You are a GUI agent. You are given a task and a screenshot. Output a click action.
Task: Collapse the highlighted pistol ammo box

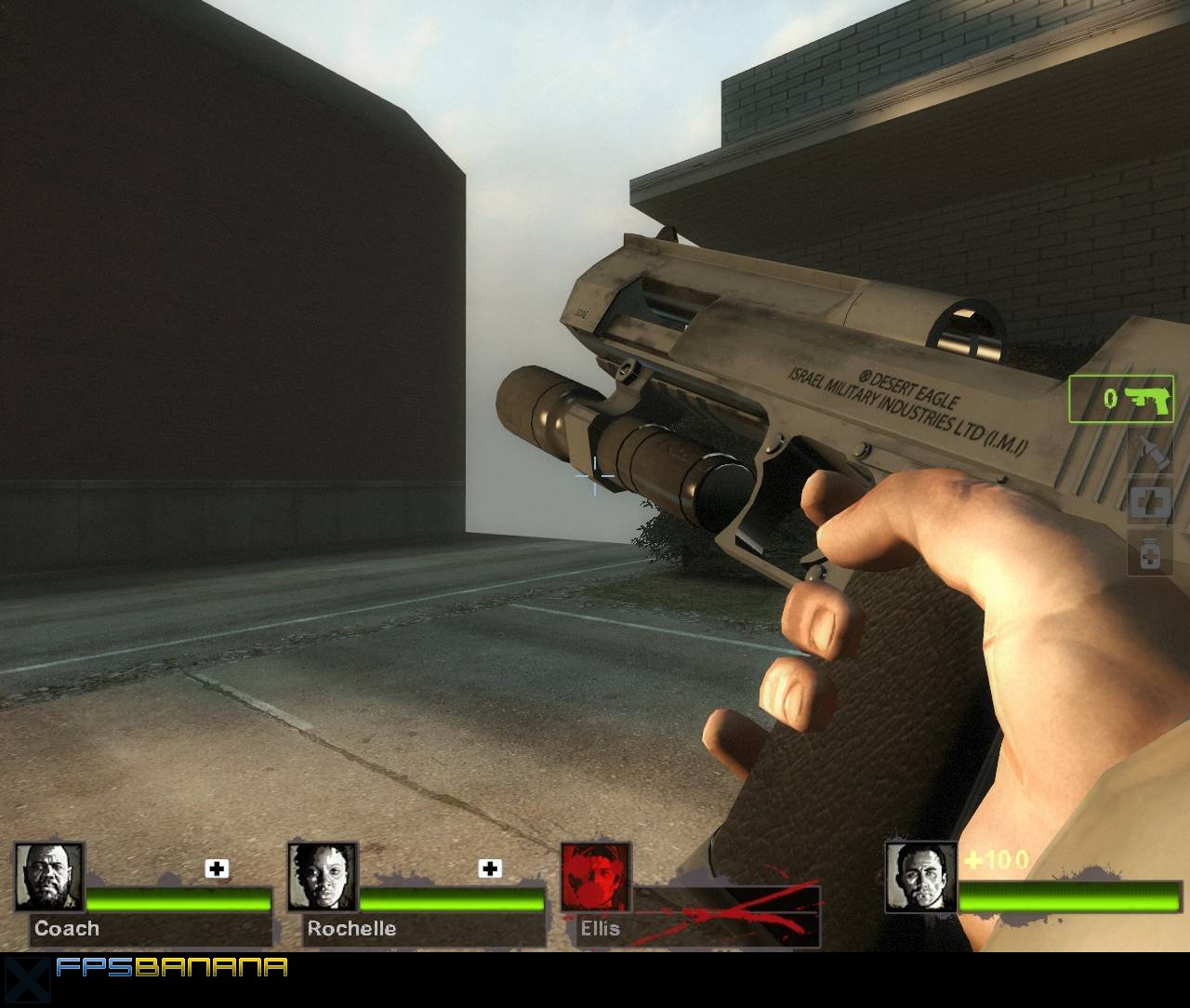click(x=1120, y=400)
